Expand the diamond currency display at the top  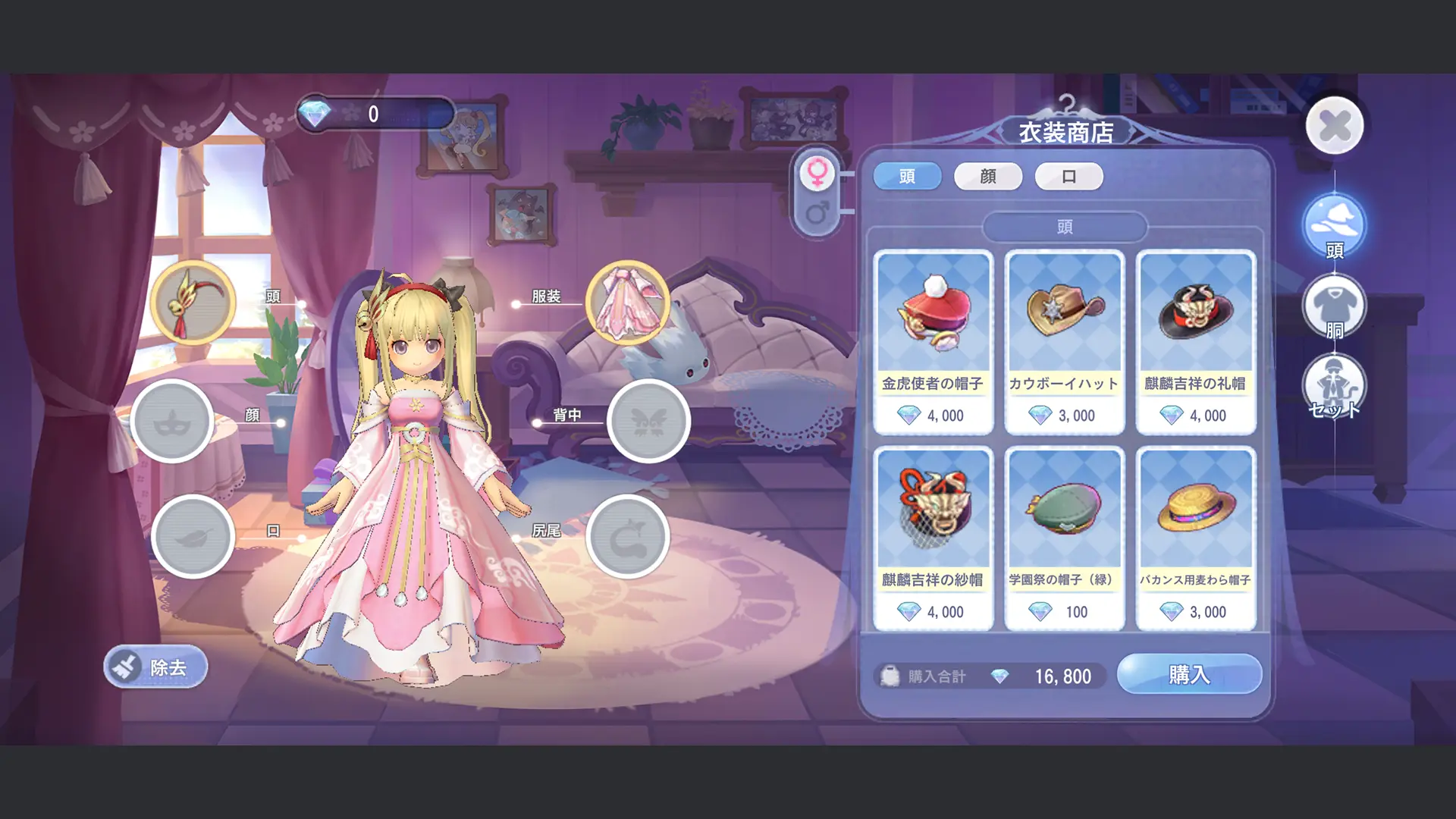372,114
